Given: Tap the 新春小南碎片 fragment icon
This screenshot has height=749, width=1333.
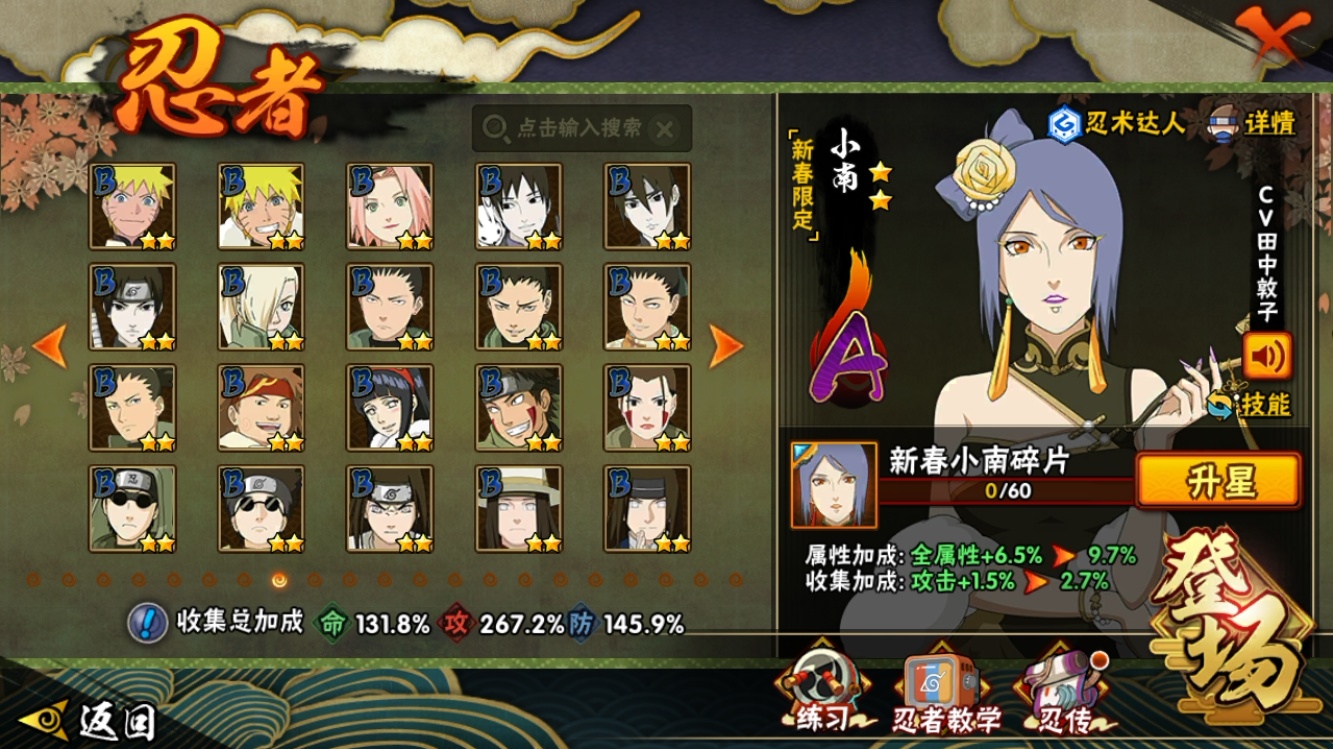Looking at the screenshot, I should pyautogui.click(x=833, y=485).
